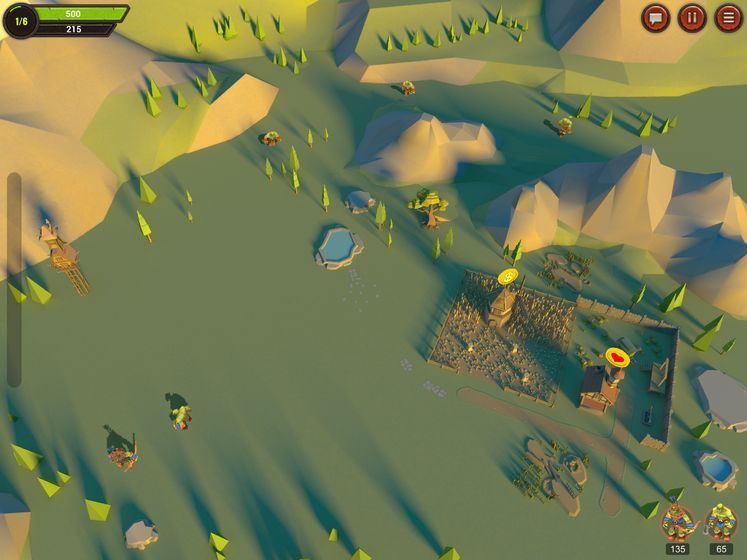Pause the game
Viewport: 747px width, 560px height.
coord(692,18)
